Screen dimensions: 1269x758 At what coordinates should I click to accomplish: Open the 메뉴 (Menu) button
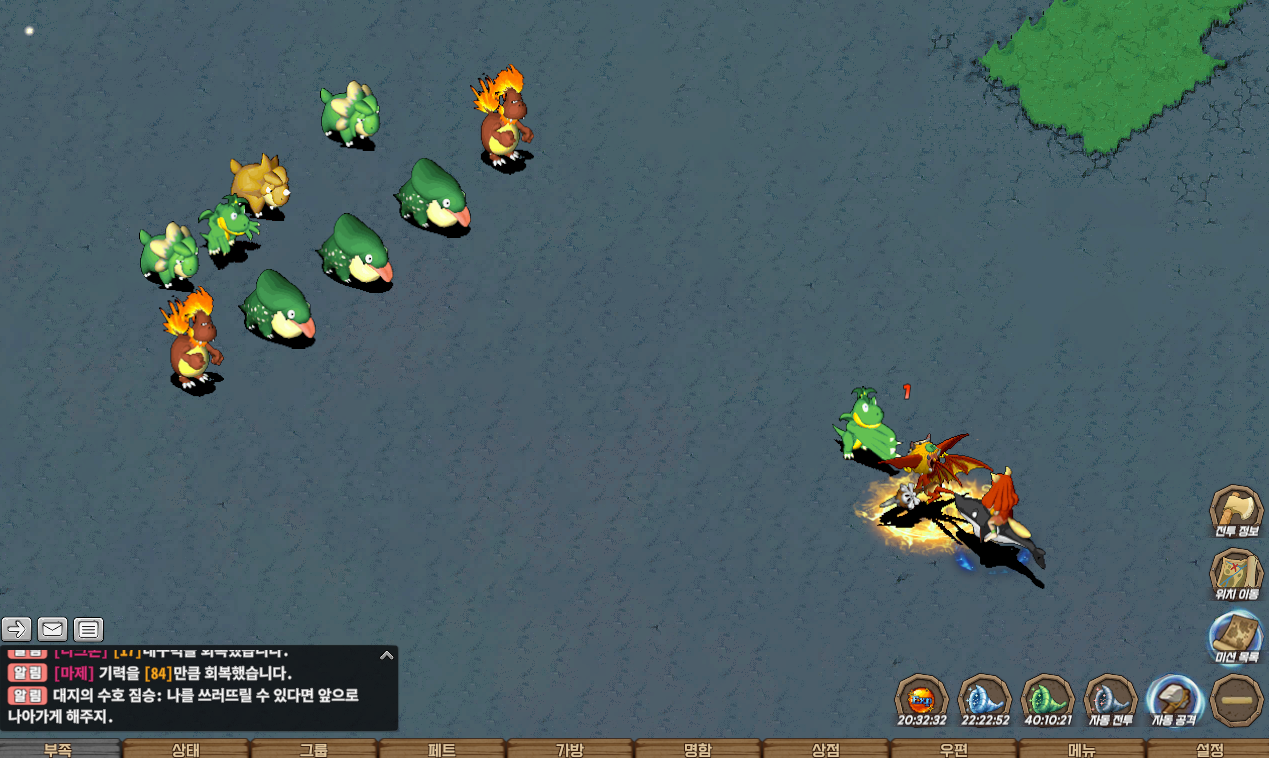1082,749
